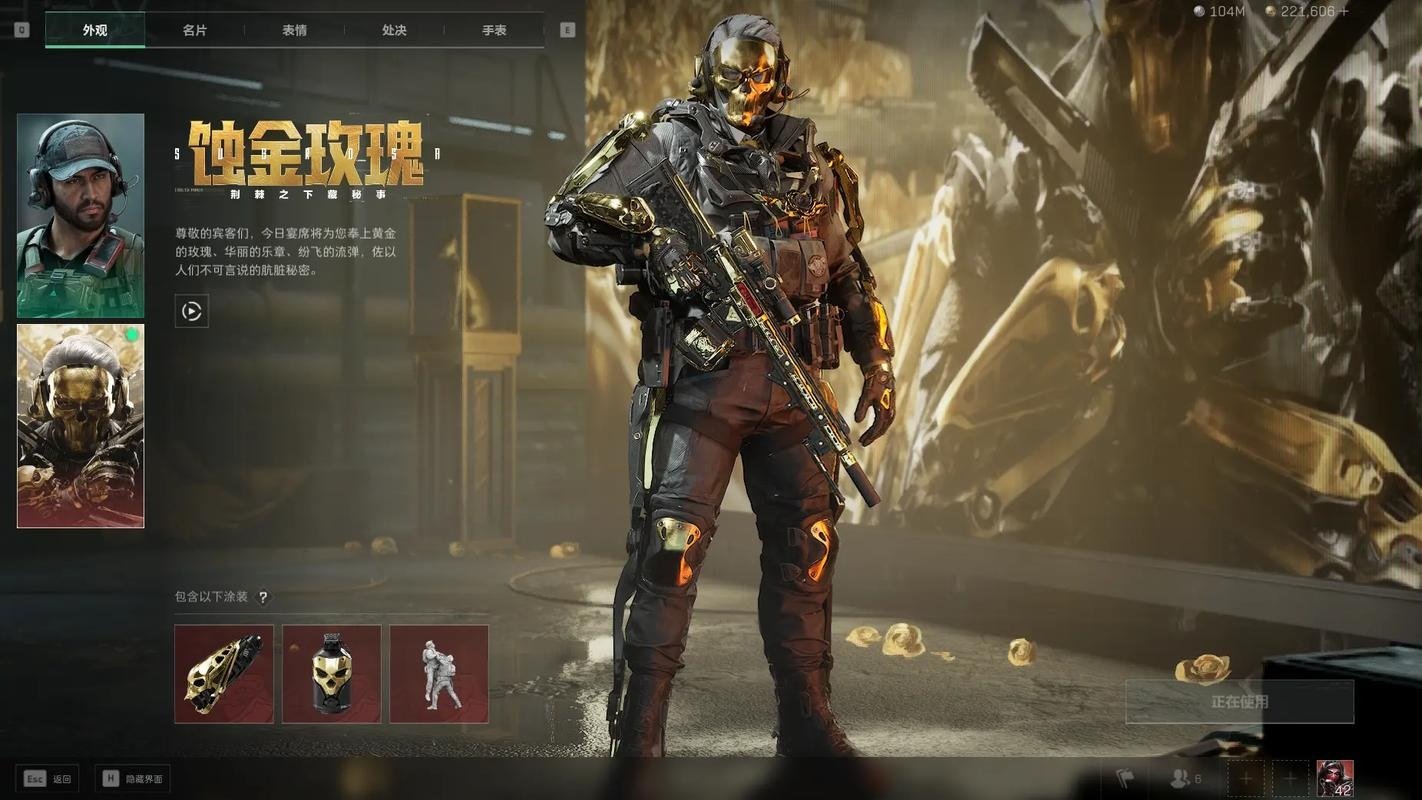View the gold skull weapon attachment item
1422x800 pixels.
tap(224, 674)
